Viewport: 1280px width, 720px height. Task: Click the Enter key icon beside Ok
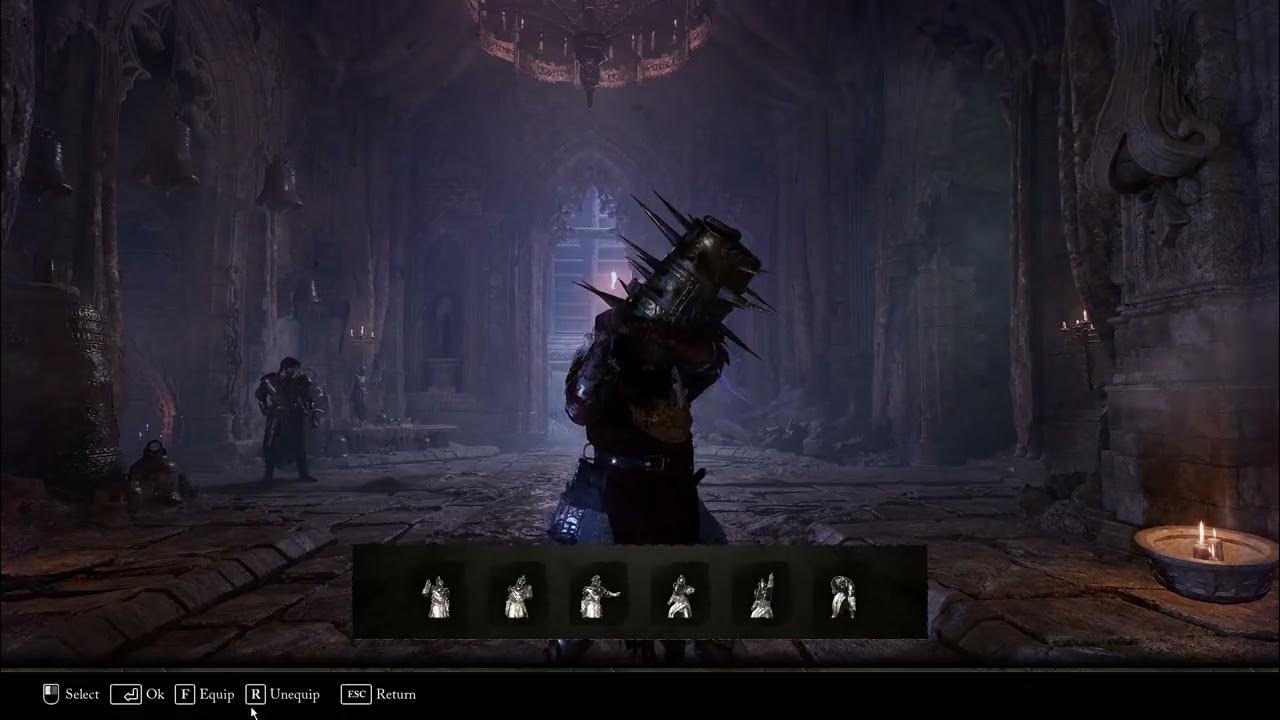tap(127, 693)
